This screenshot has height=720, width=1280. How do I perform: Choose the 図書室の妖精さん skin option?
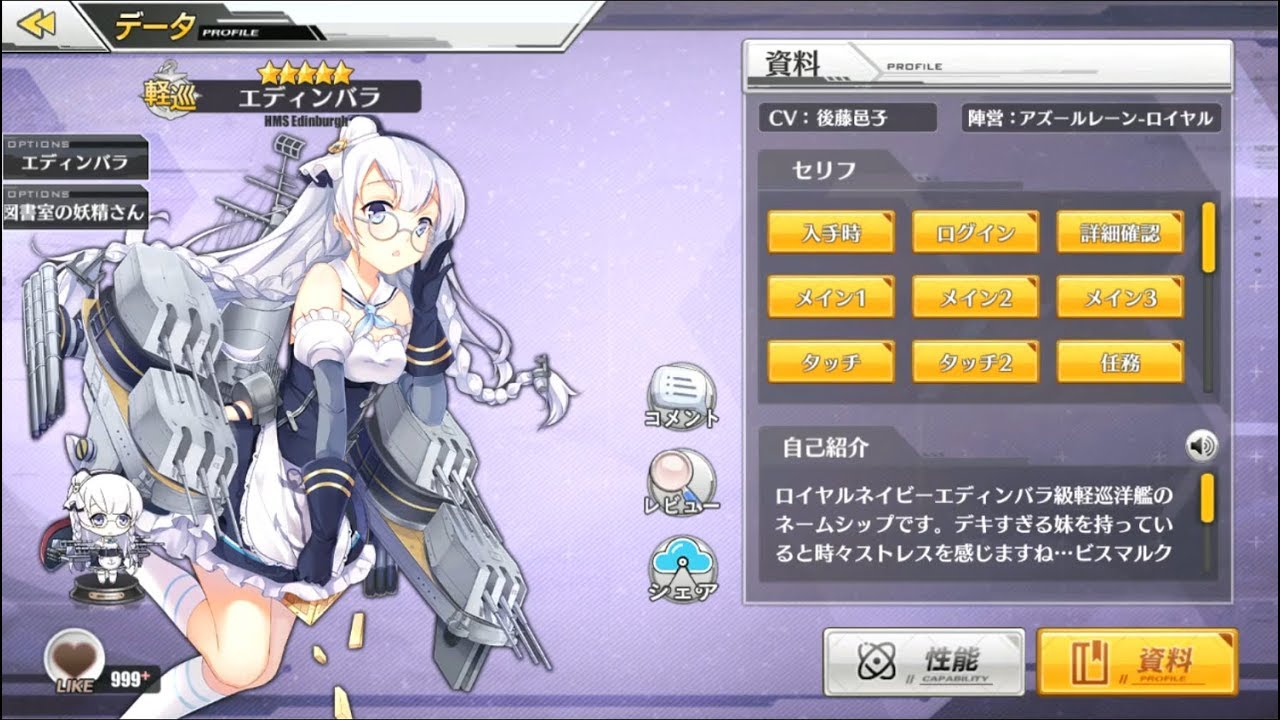click(76, 211)
